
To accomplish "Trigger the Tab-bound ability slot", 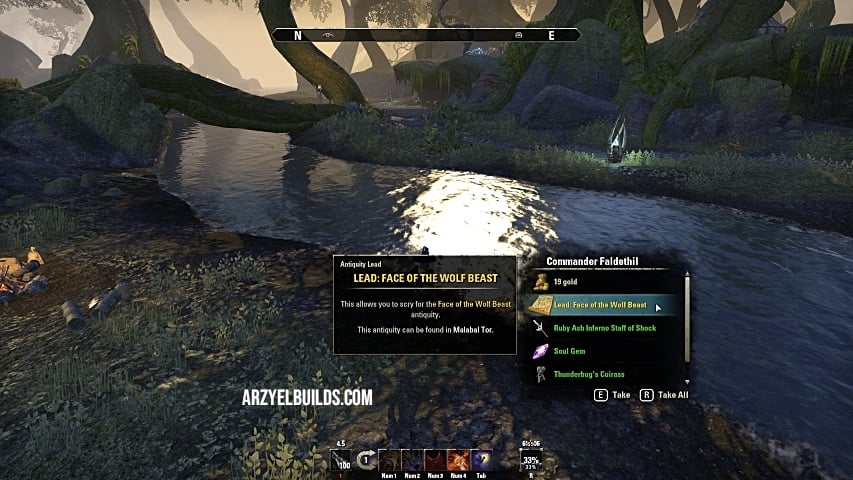I will pyautogui.click(x=481, y=461).
